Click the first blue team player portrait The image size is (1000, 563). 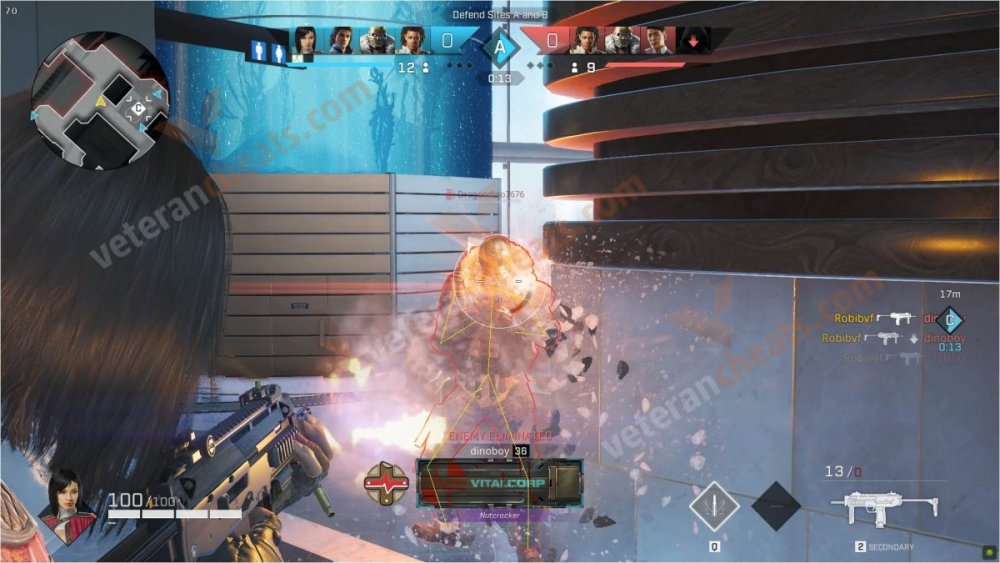[305, 41]
